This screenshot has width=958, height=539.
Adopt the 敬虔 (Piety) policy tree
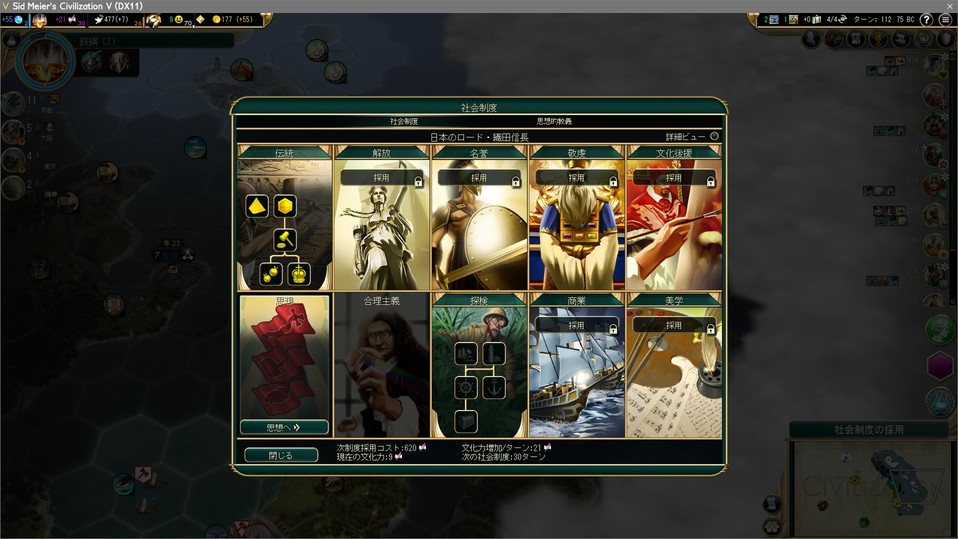coord(576,178)
